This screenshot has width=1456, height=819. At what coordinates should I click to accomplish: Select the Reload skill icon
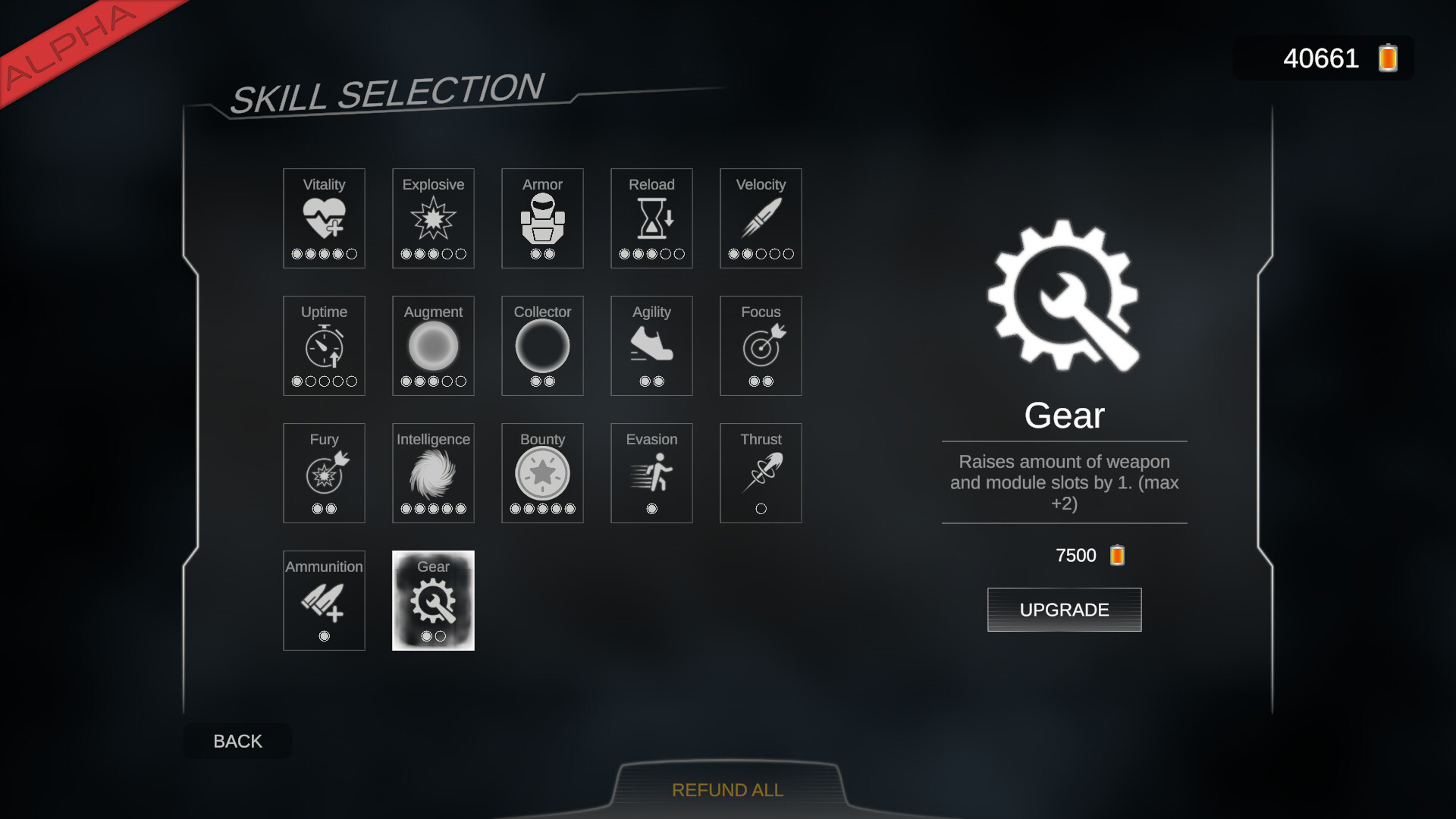[651, 218]
